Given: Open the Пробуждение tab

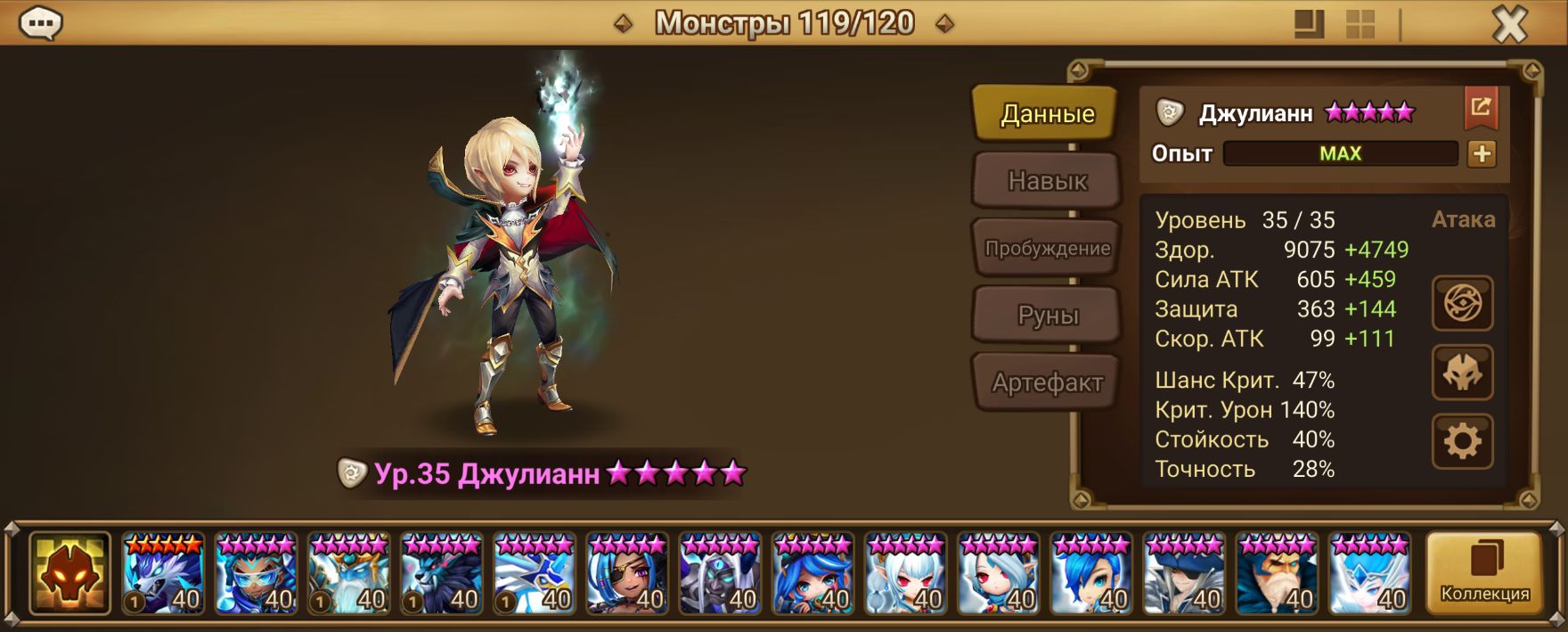Looking at the screenshot, I should pyautogui.click(x=1046, y=249).
